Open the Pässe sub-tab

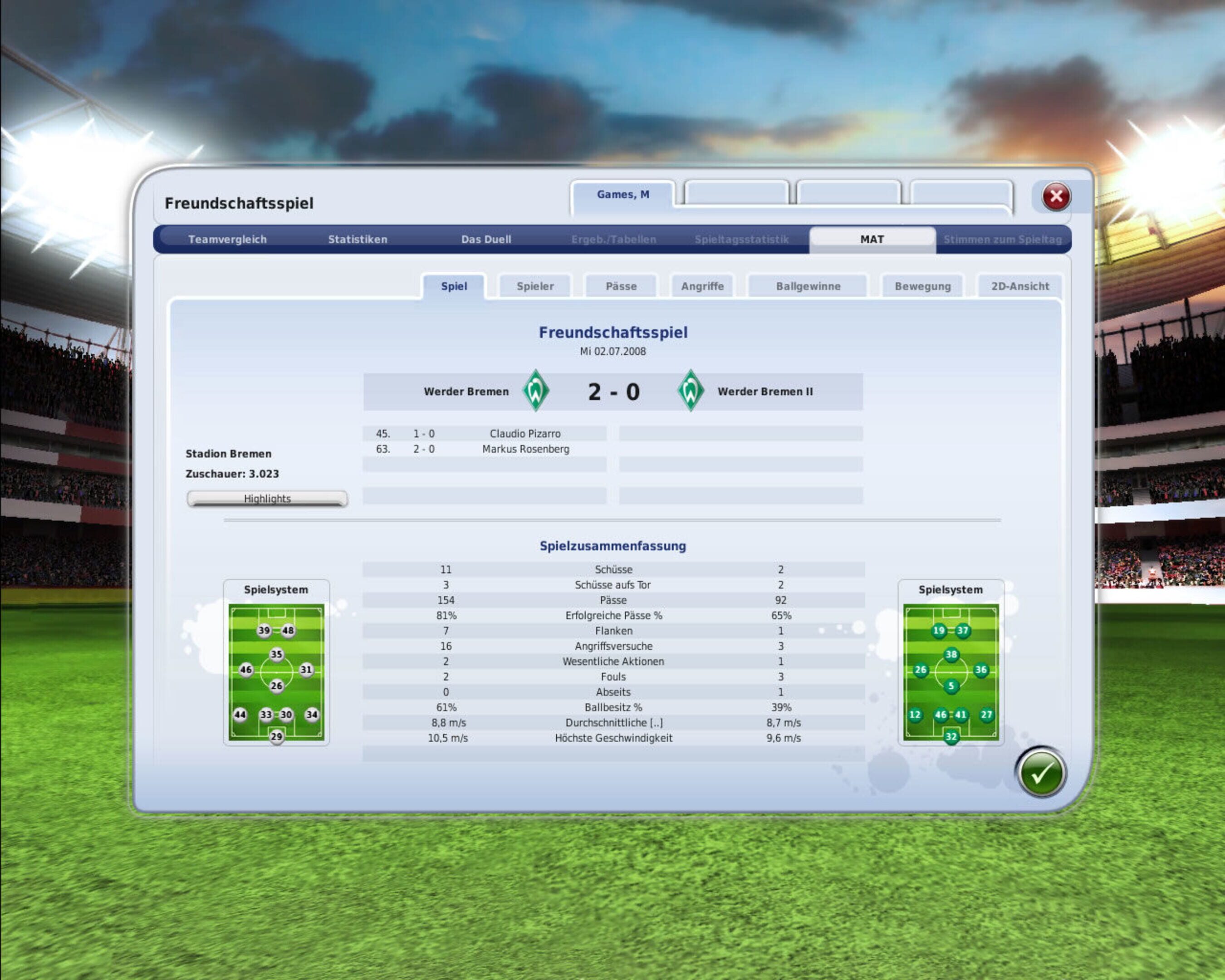(621, 286)
